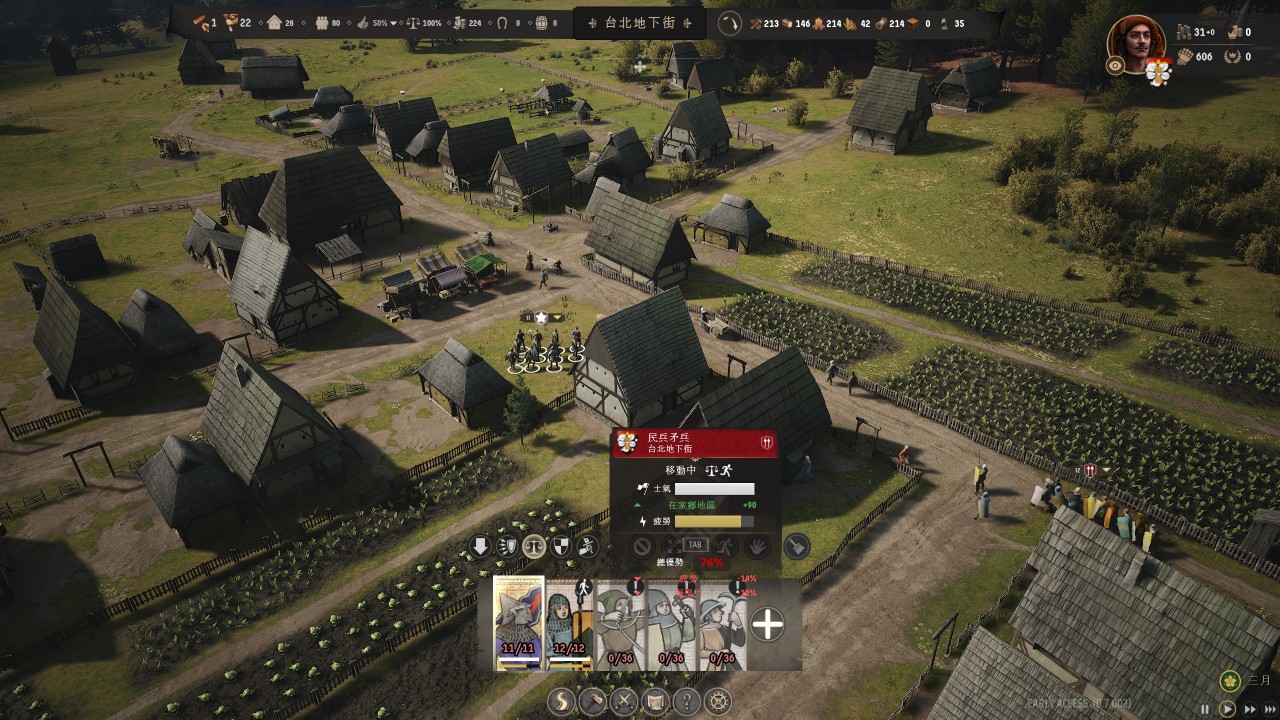This screenshot has height=720, width=1280.
Task: Select the chainmail spearman unit card
Action: (x=570, y=623)
